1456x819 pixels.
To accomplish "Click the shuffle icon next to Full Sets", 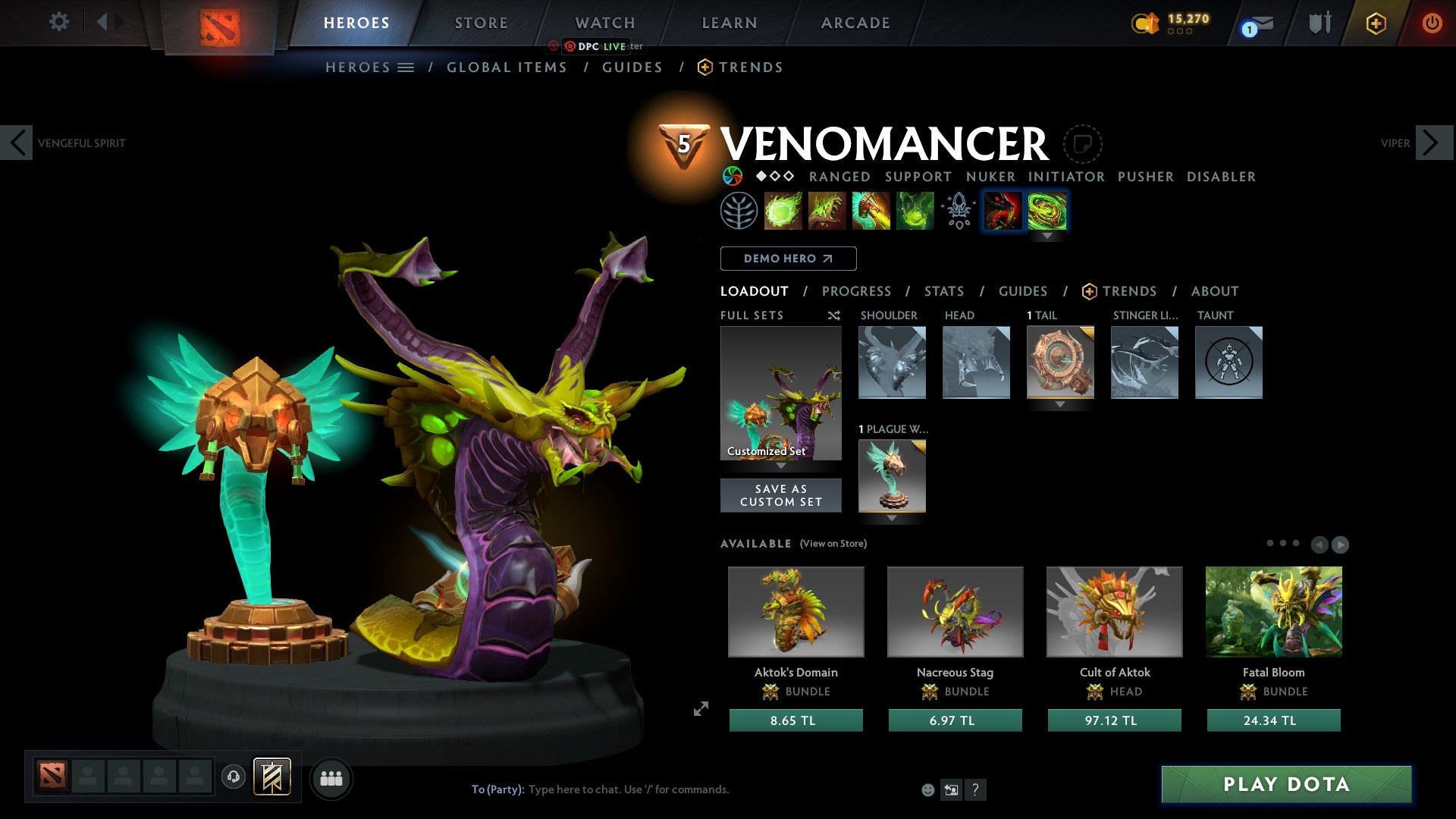I will pyautogui.click(x=834, y=315).
